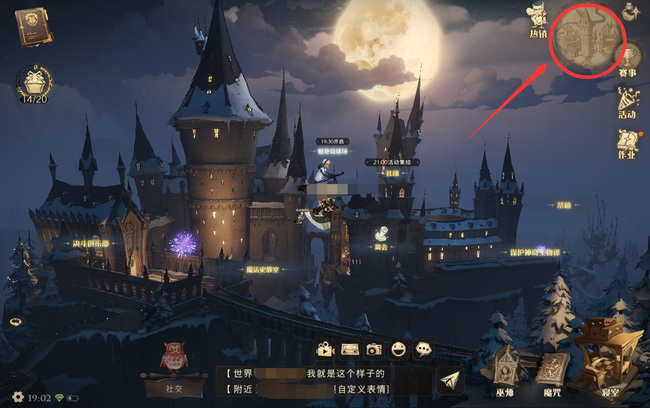Open the 活动 party popper activities
The width and height of the screenshot is (650, 408).
click(628, 102)
